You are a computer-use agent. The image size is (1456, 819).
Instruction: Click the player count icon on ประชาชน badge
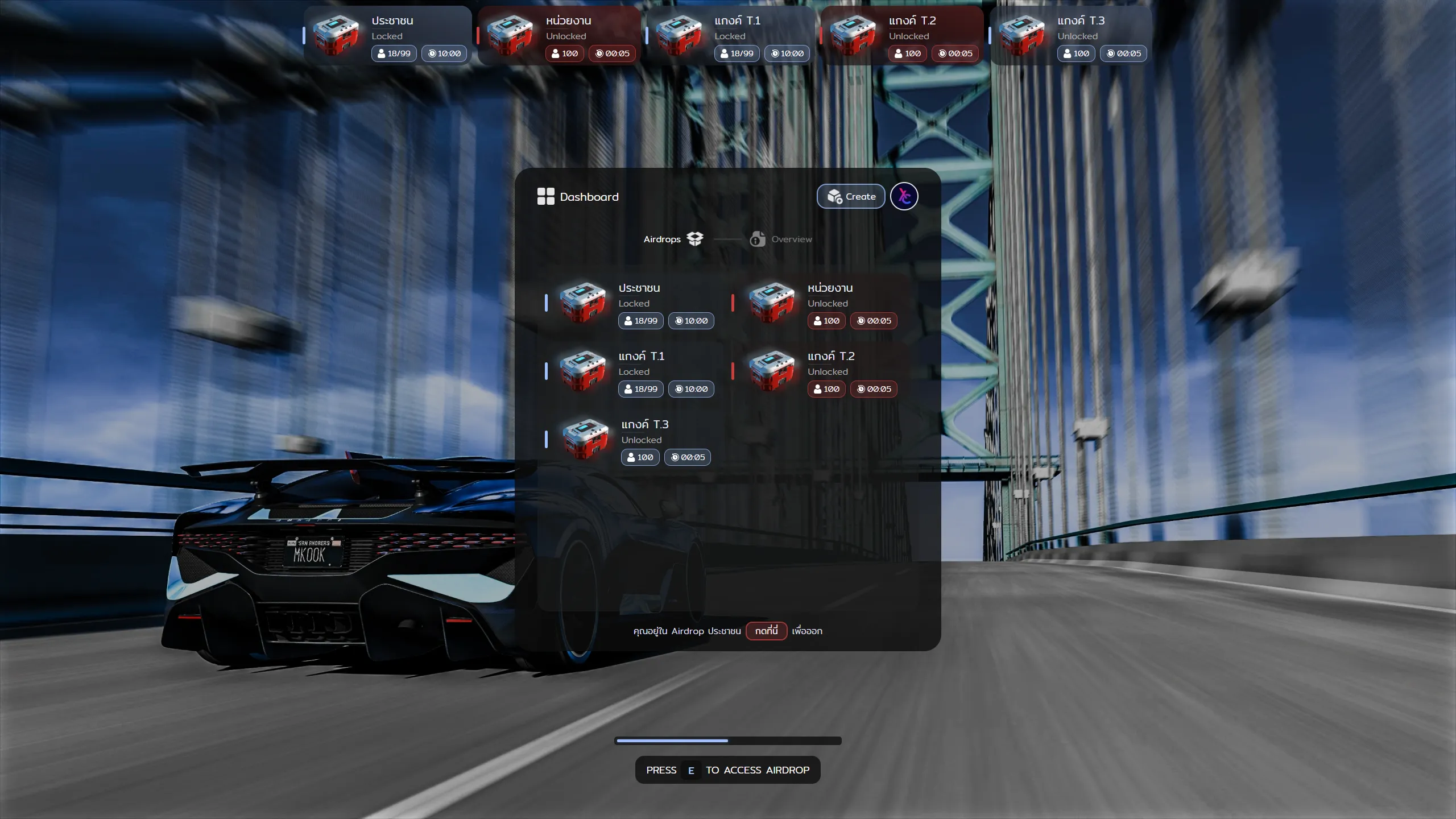point(628,320)
